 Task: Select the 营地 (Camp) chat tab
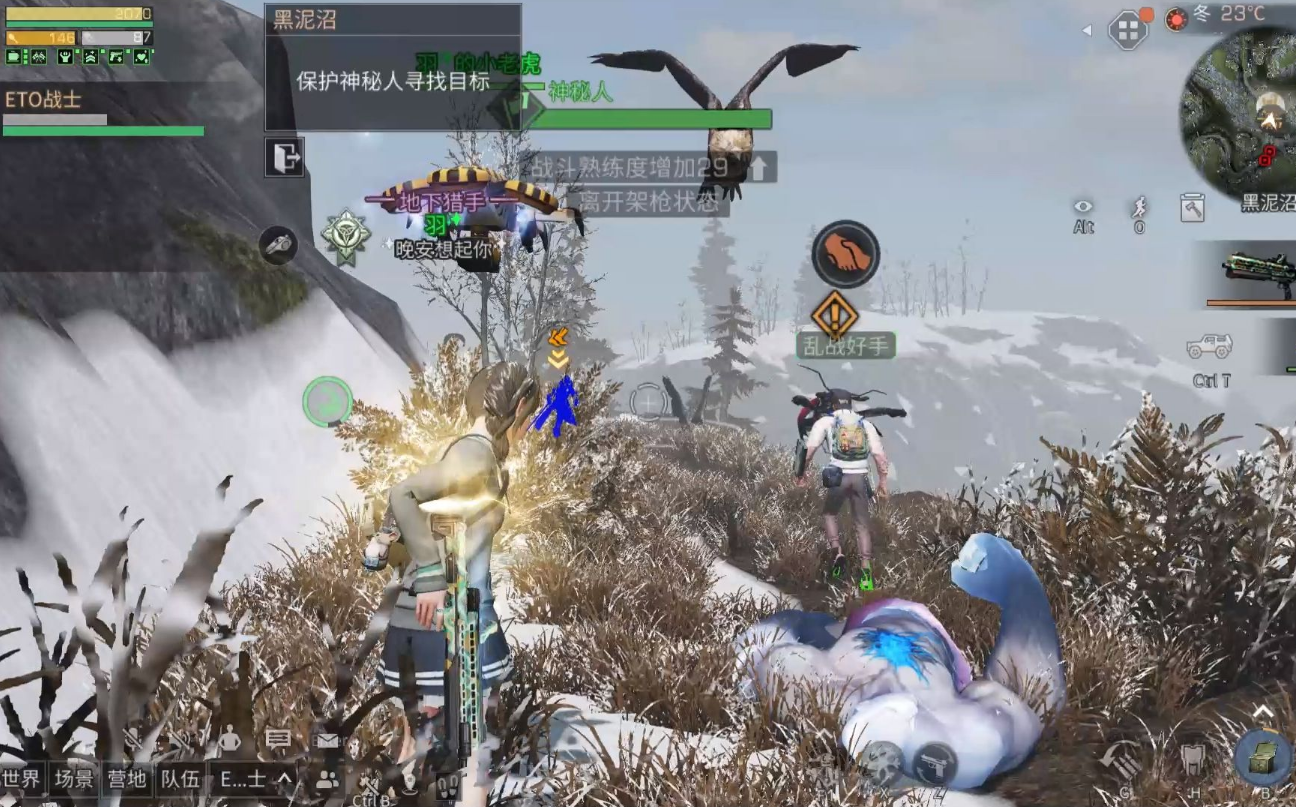pos(127,779)
